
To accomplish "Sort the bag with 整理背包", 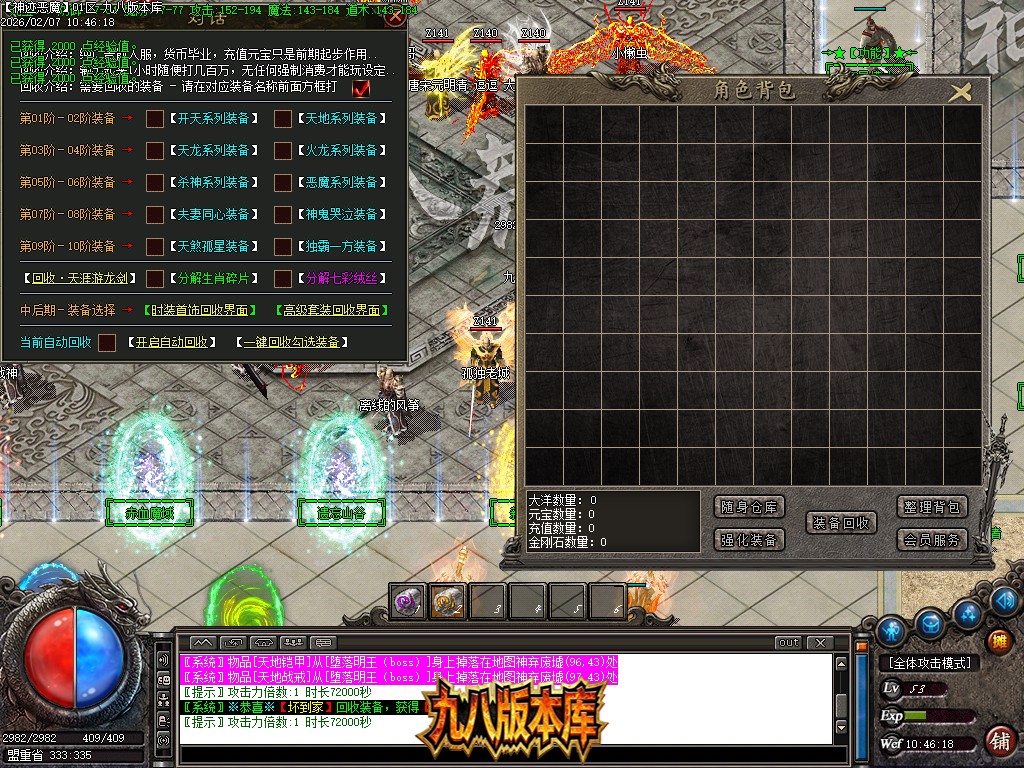I will coord(931,507).
